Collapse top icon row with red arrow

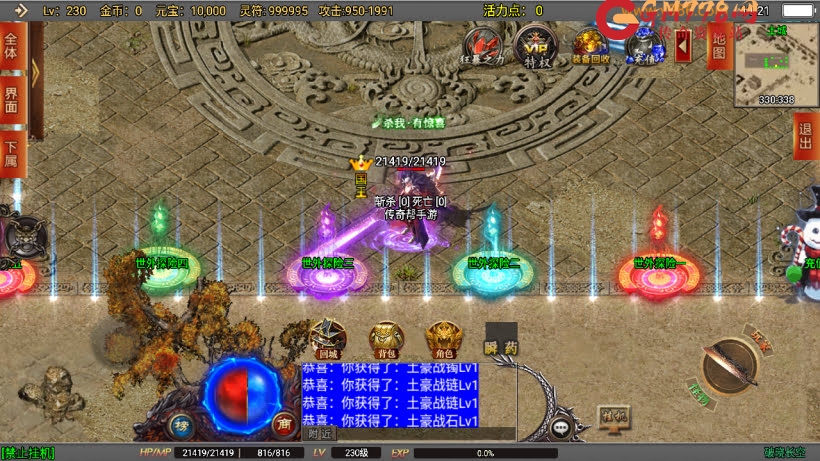[x=683, y=45]
